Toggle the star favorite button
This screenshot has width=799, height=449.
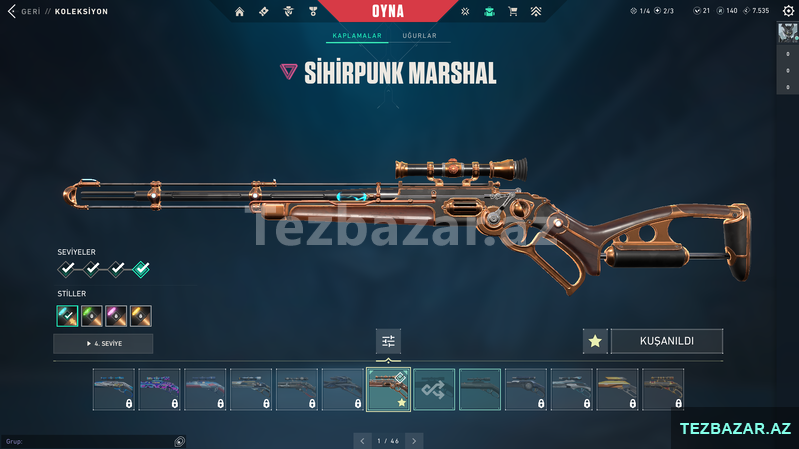coord(595,341)
